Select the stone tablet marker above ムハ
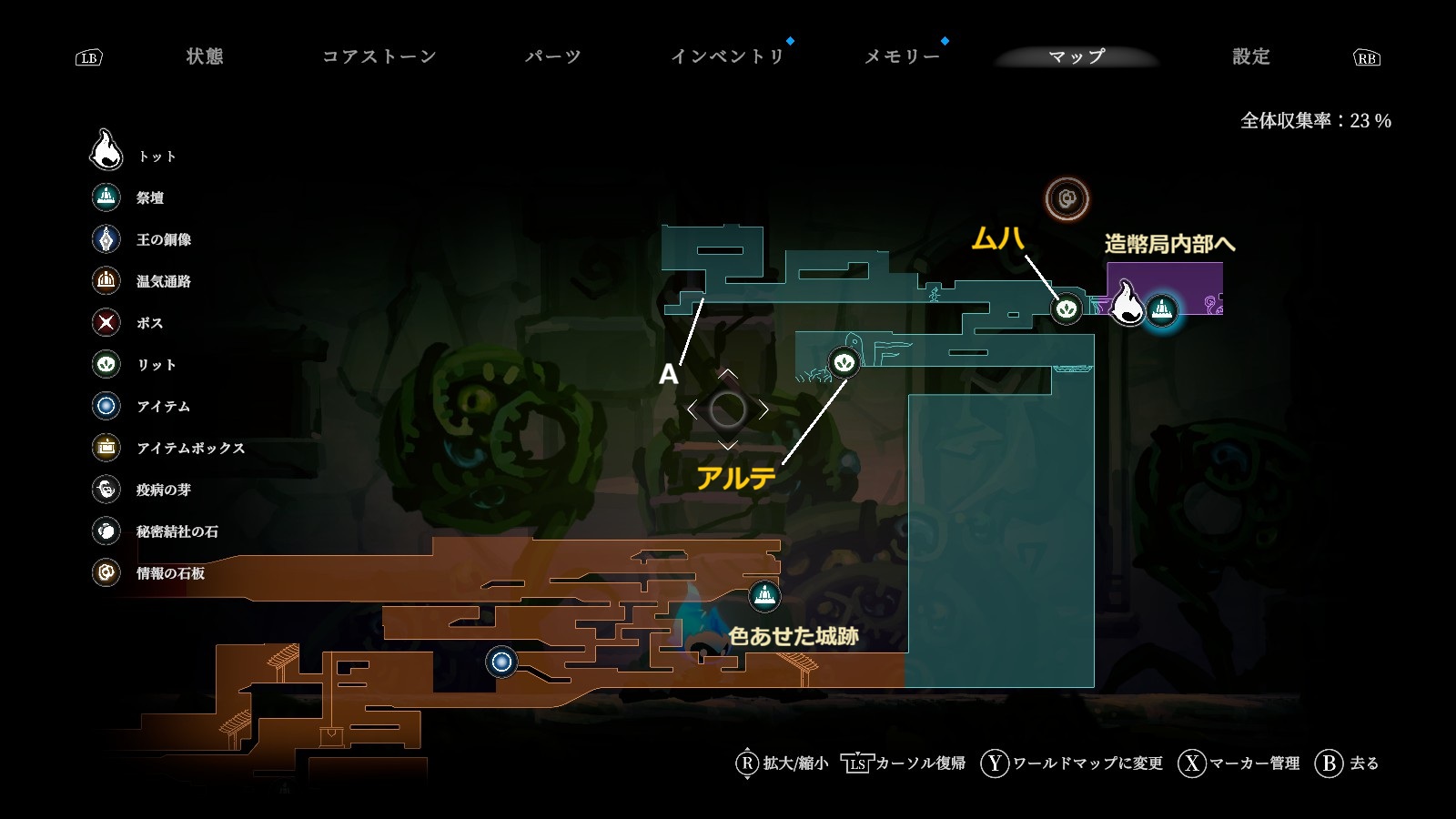 click(1067, 198)
